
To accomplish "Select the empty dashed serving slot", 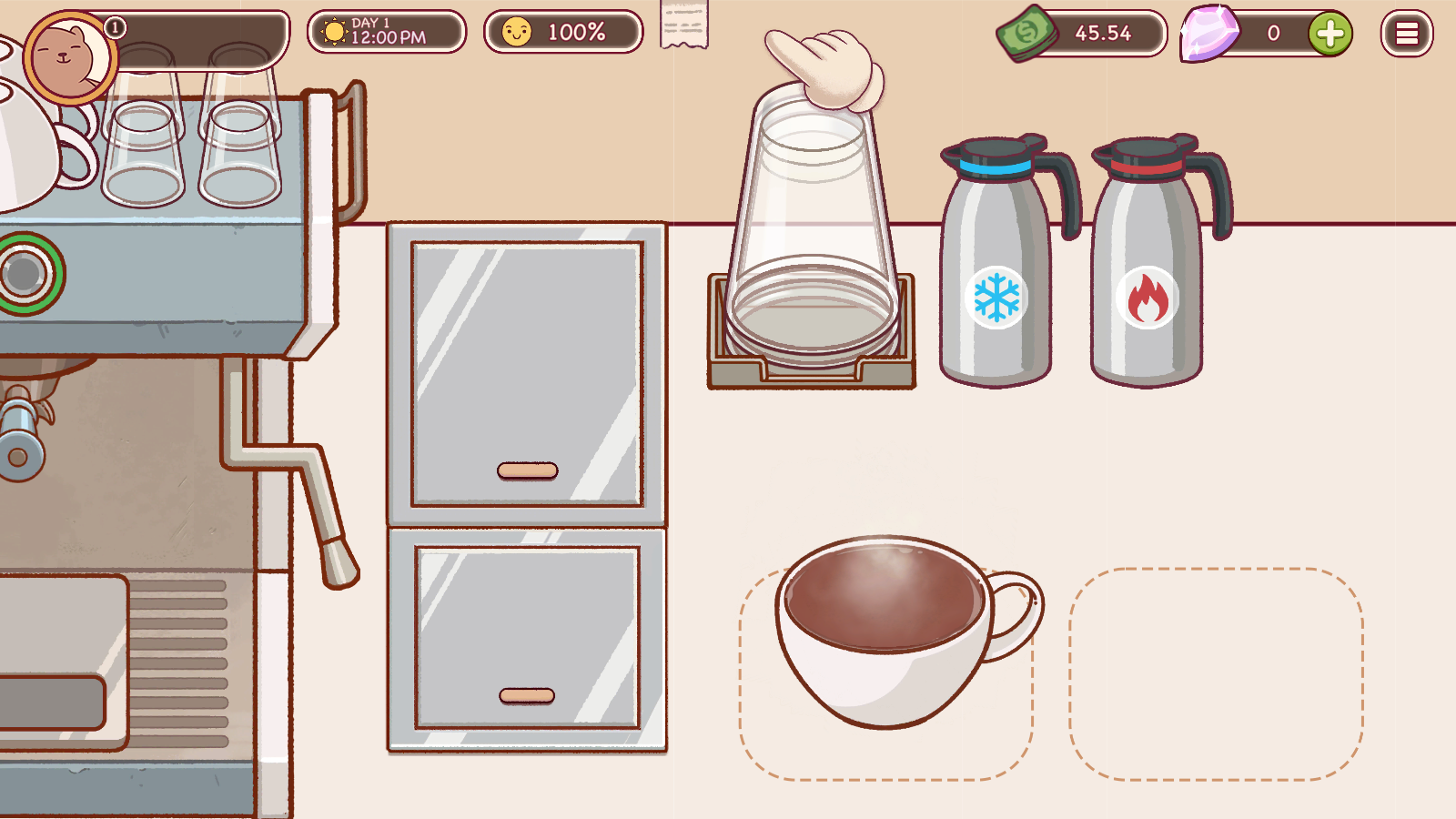I will pos(1216,673).
